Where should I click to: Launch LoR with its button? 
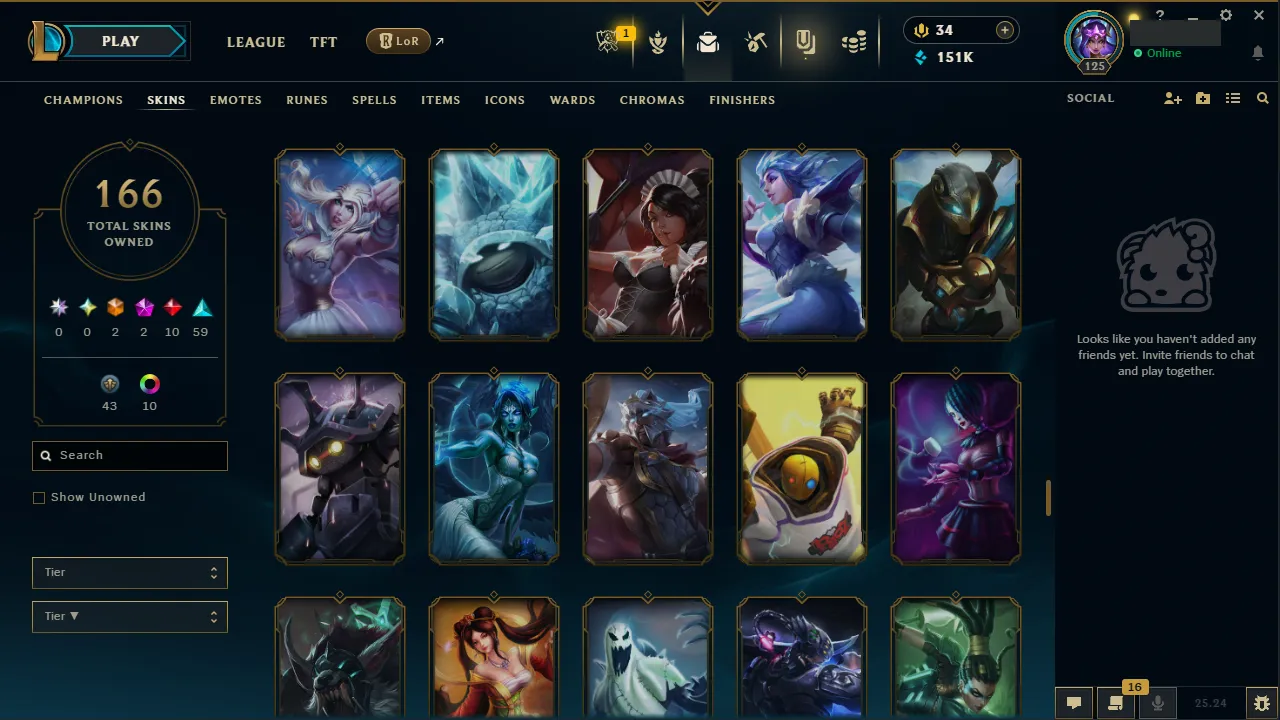[x=398, y=41]
